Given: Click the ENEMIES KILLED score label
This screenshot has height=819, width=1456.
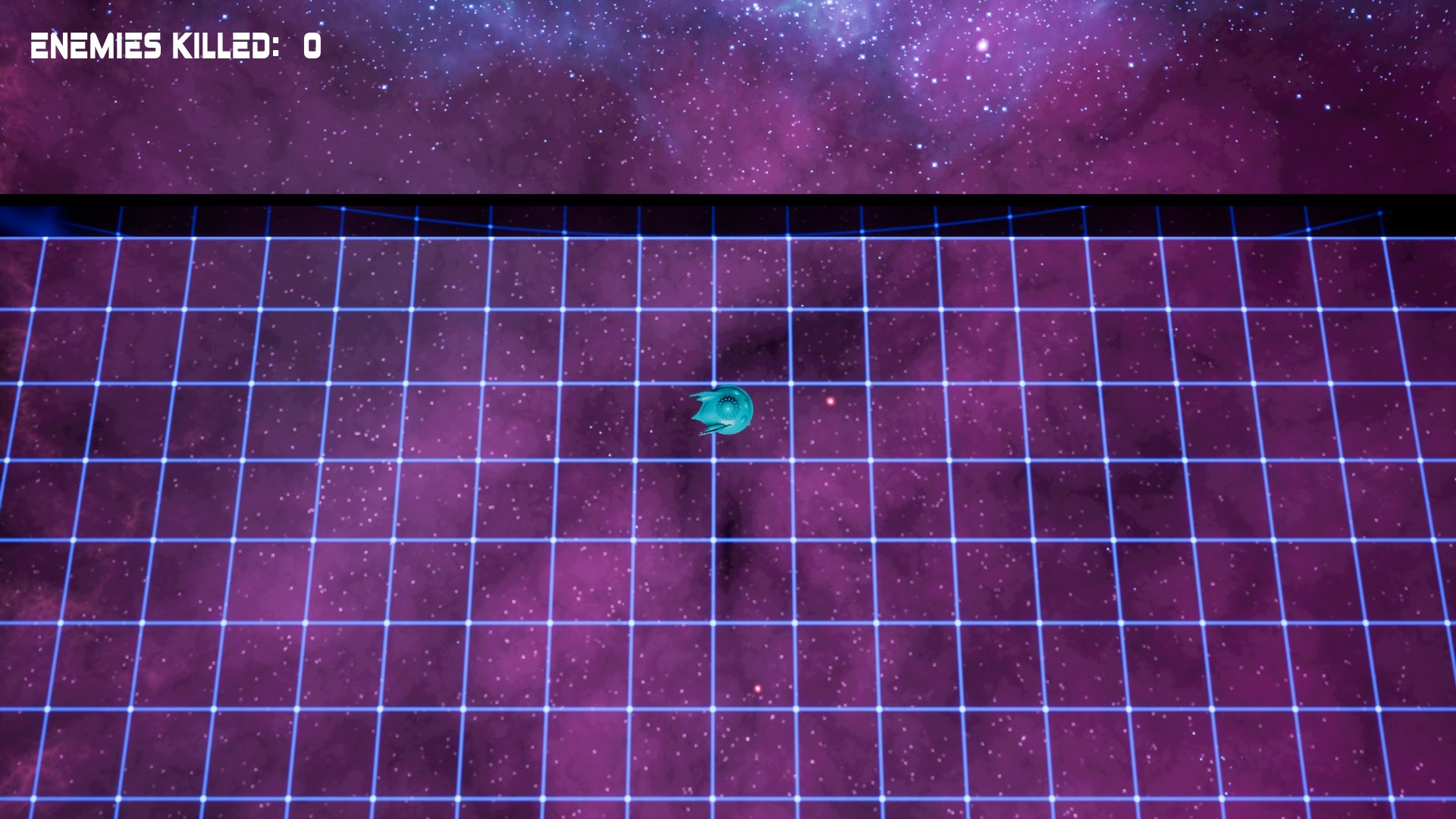Looking at the screenshot, I should coord(155,44).
